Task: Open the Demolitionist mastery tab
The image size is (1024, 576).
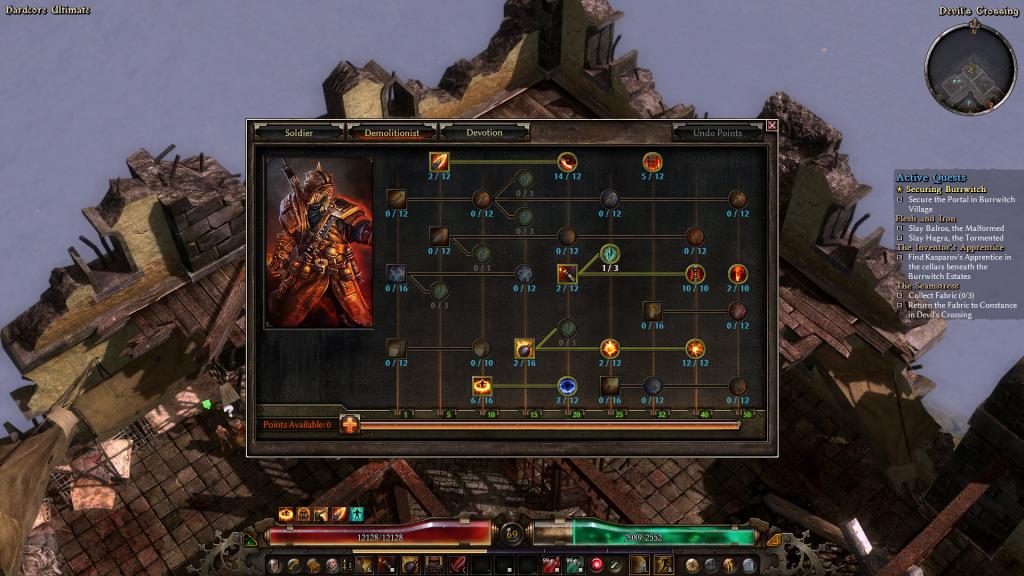Action: point(393,132)
